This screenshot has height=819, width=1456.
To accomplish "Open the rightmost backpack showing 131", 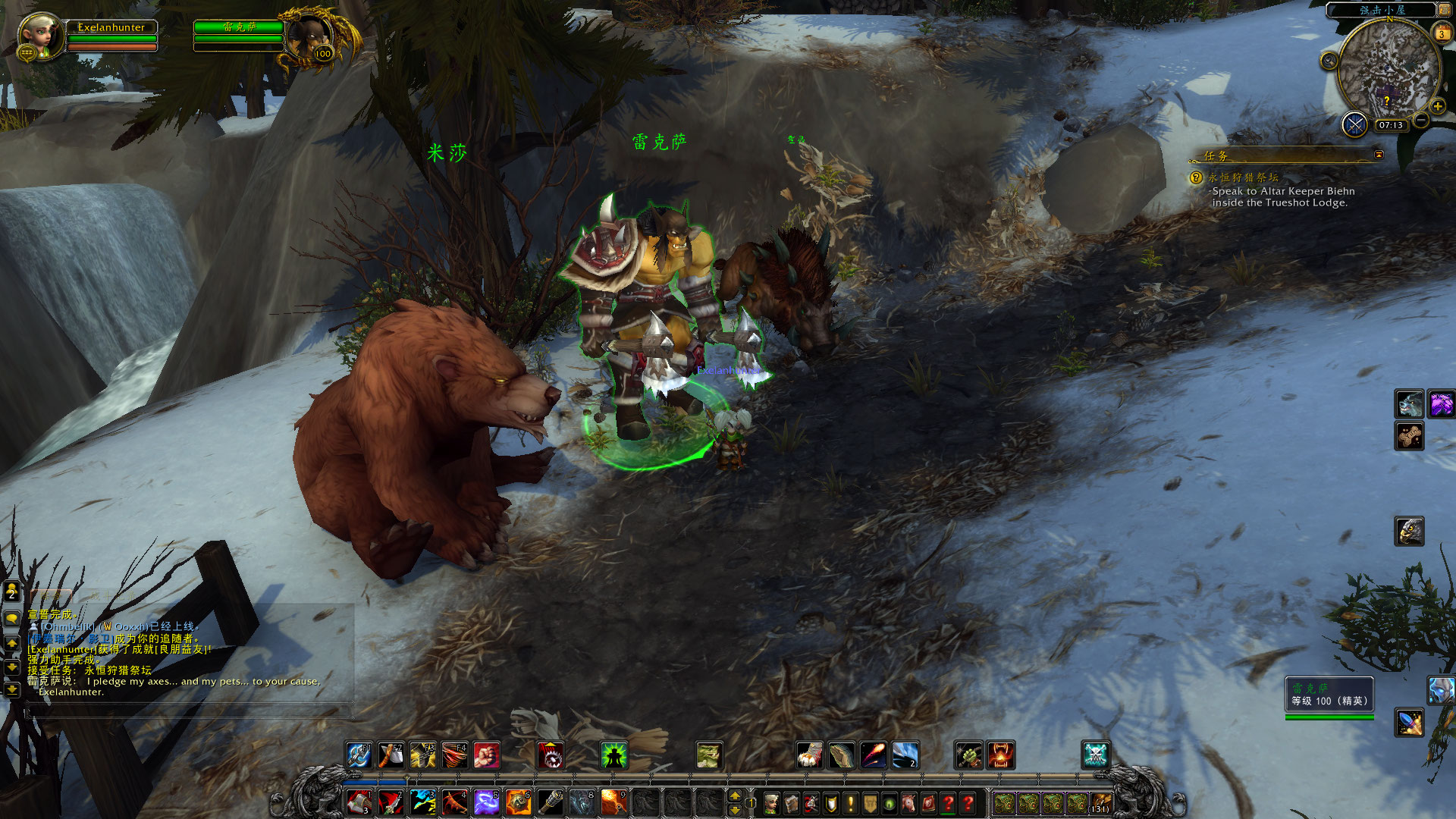I will 1100,803.
